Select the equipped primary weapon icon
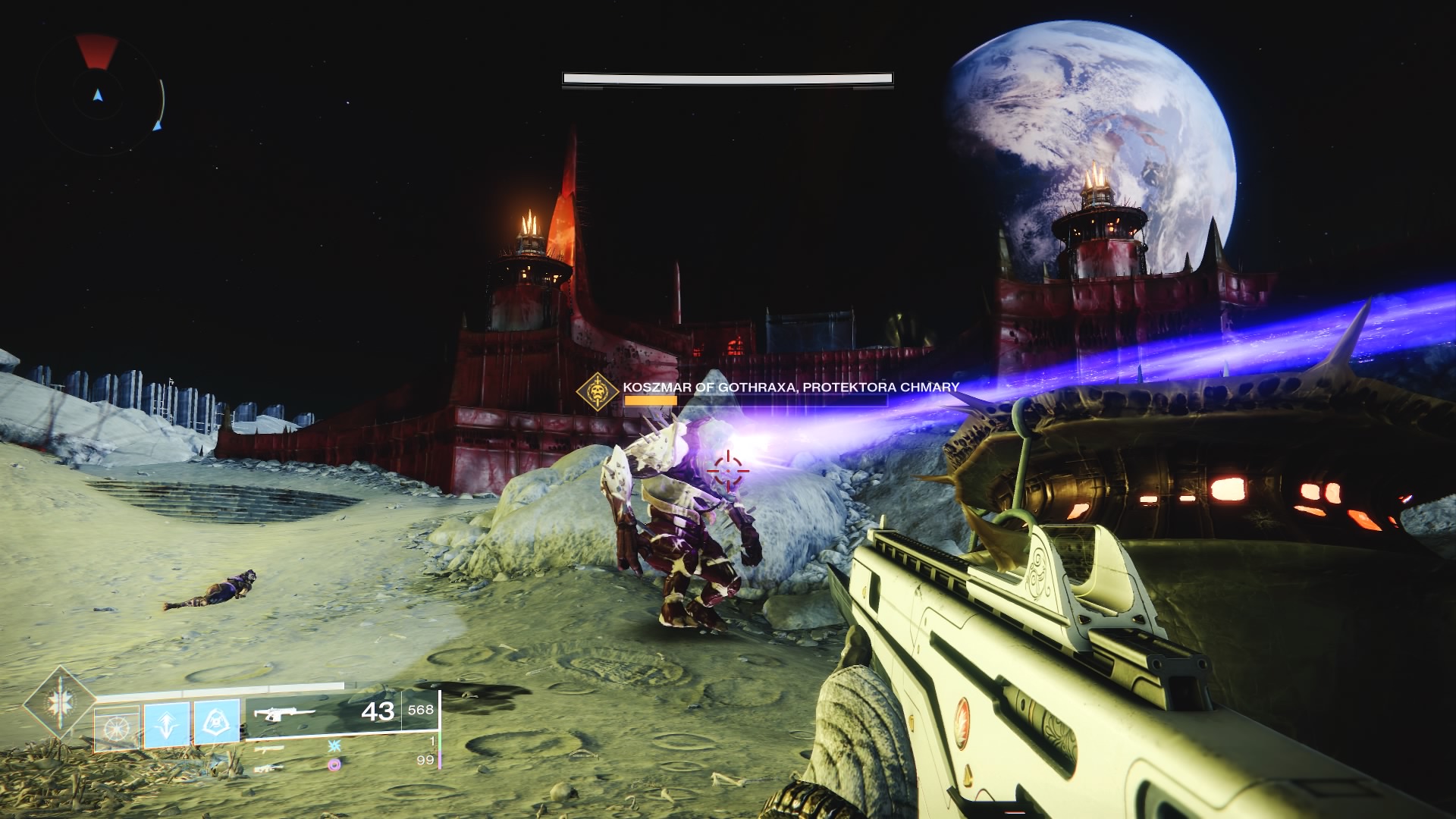 click(284, 714)
